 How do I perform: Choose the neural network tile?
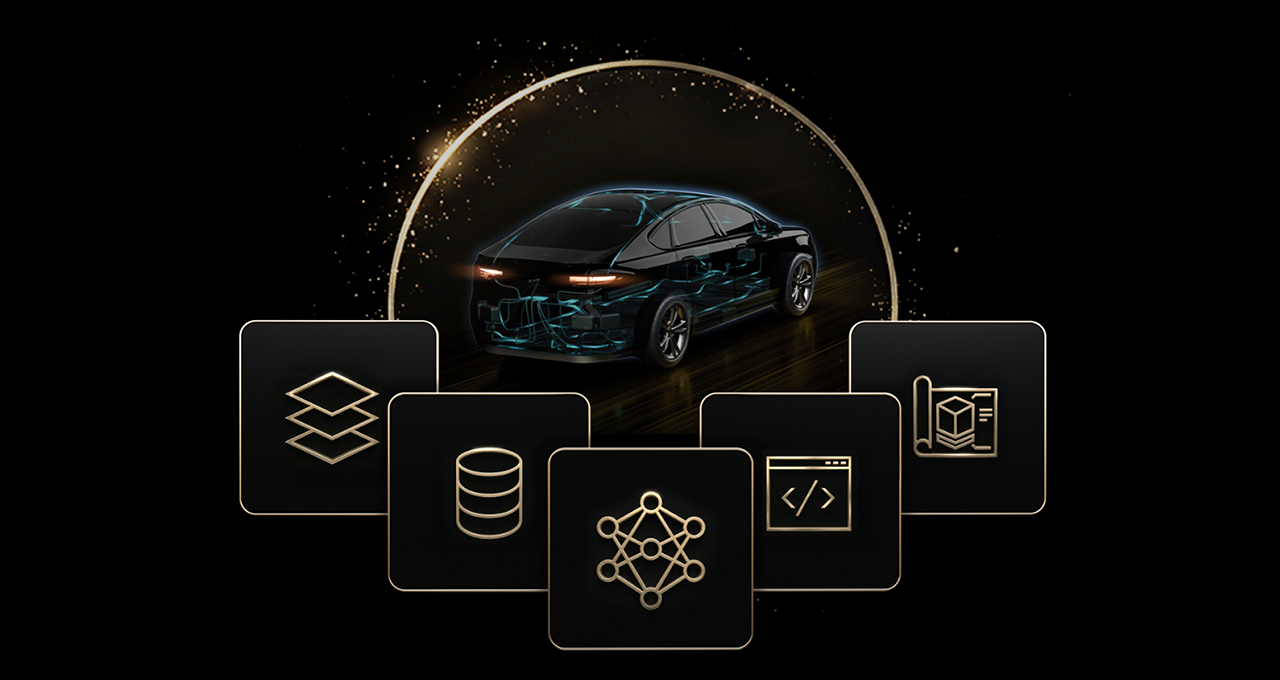pos(650,549)
